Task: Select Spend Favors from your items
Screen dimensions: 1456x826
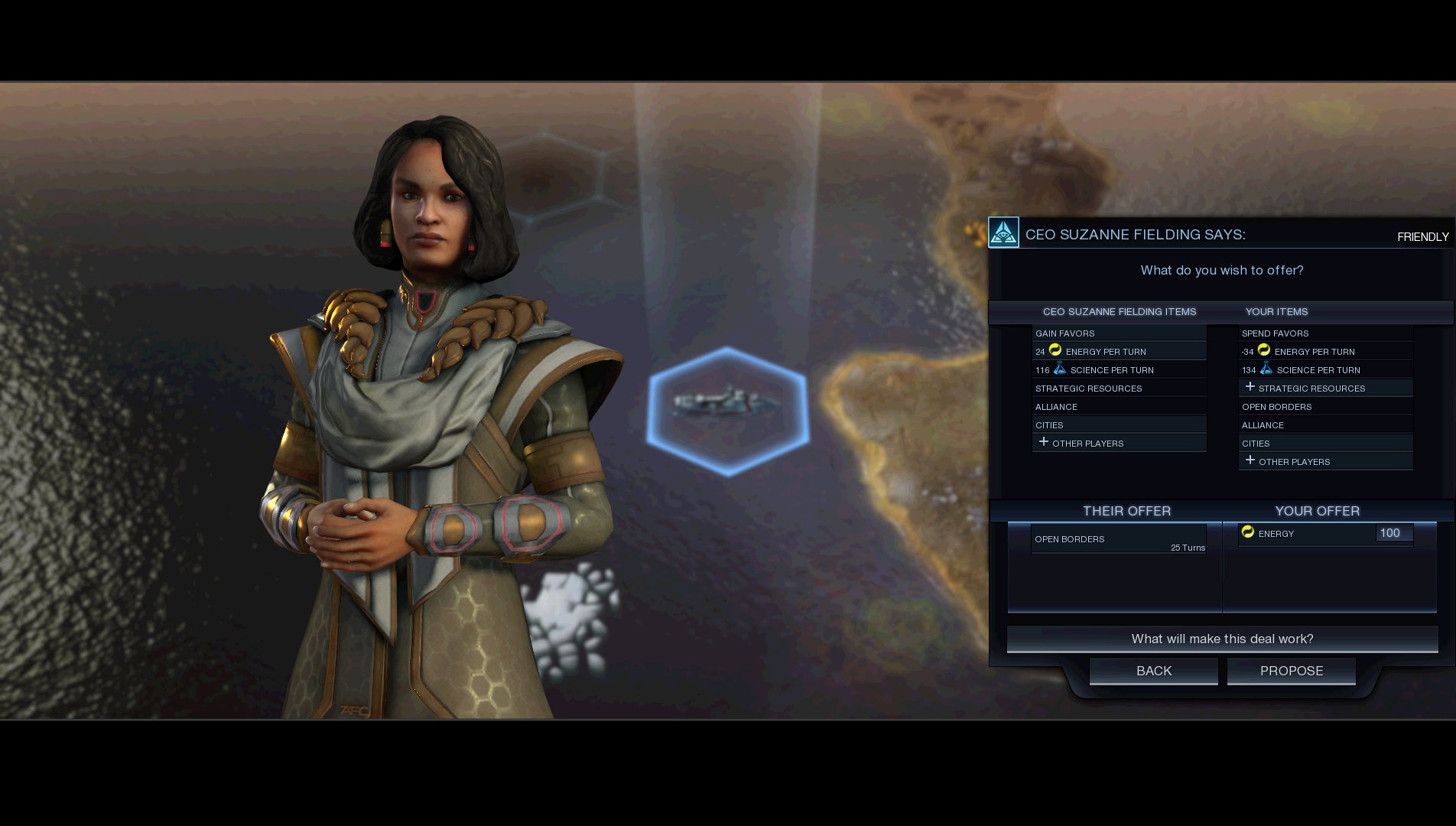Action: pyautogui.click(x=1324, y=333)
